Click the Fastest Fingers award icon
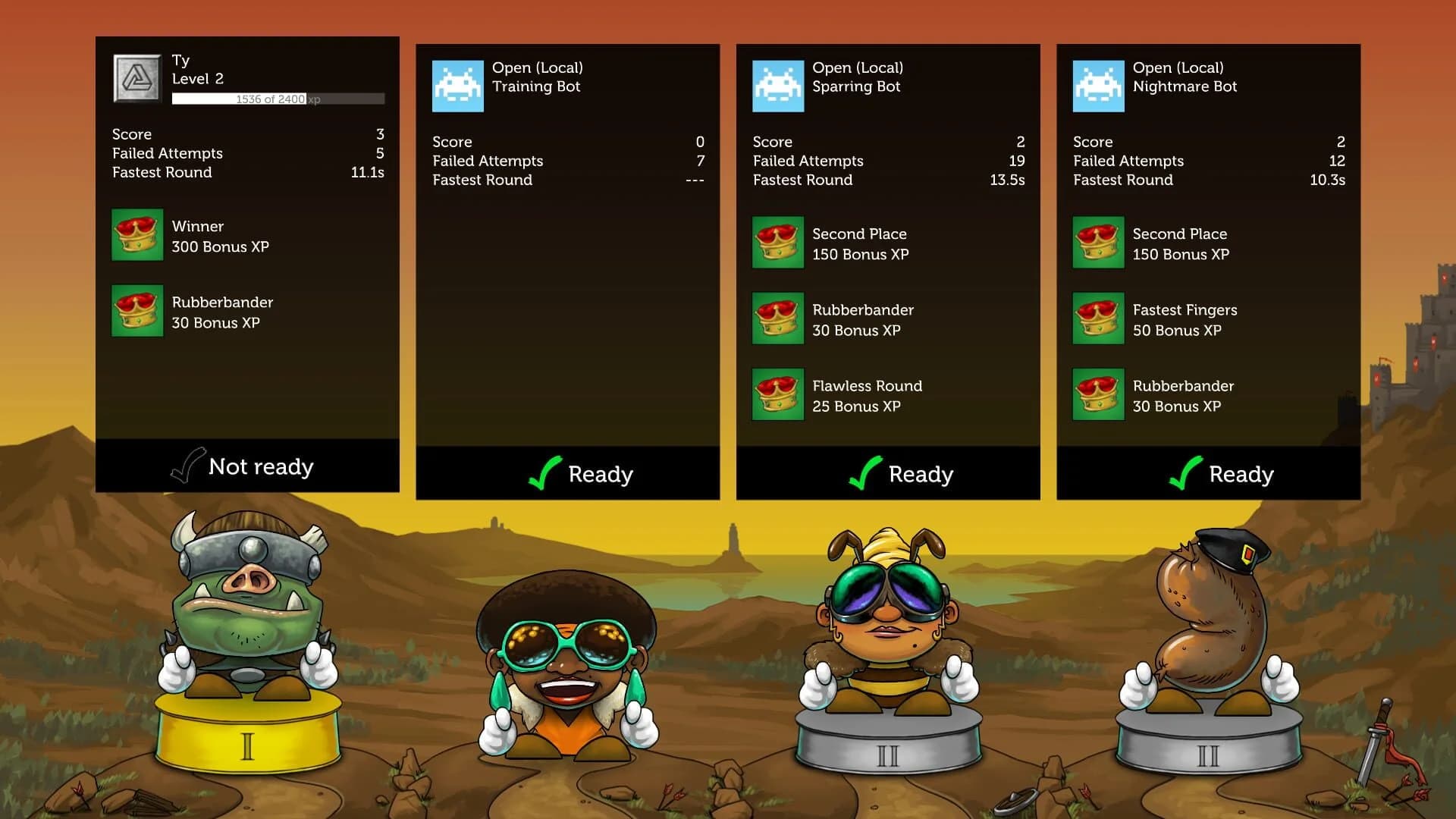This screenshot has width=1456, height=819. pyautogui.click(x=1097, y=319)
